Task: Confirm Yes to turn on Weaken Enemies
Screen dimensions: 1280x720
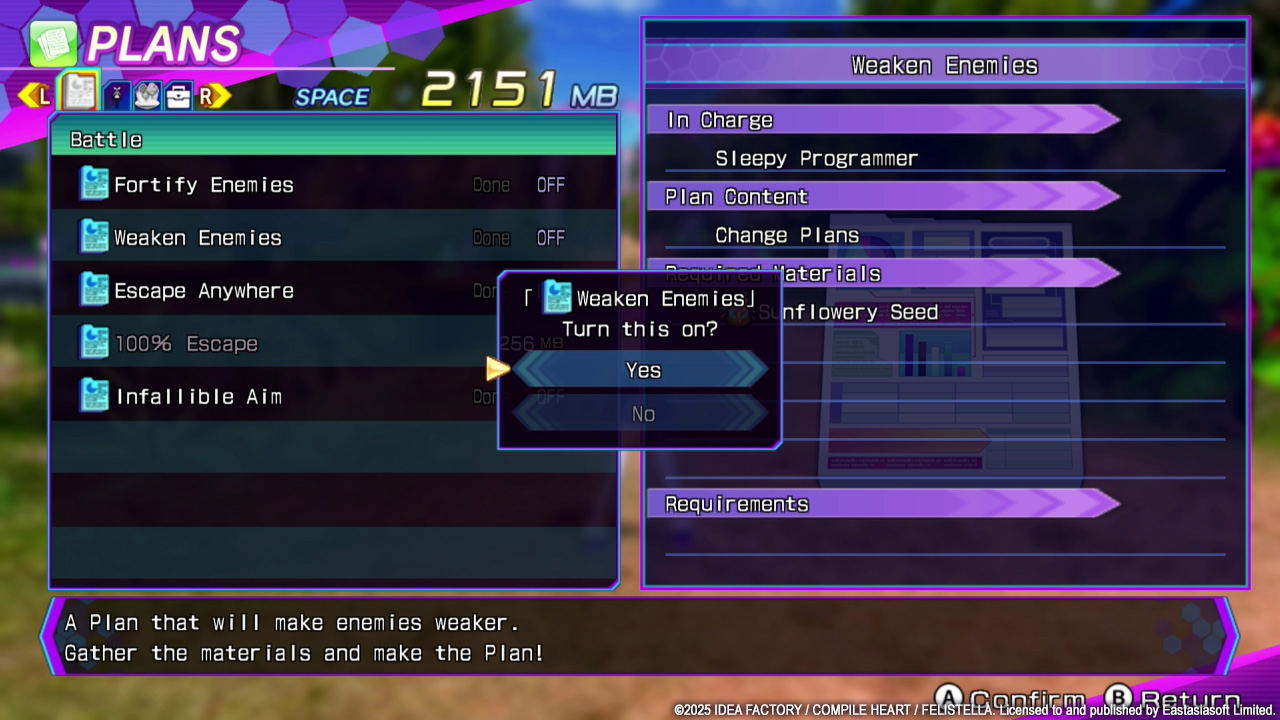Action: [642, 370]
